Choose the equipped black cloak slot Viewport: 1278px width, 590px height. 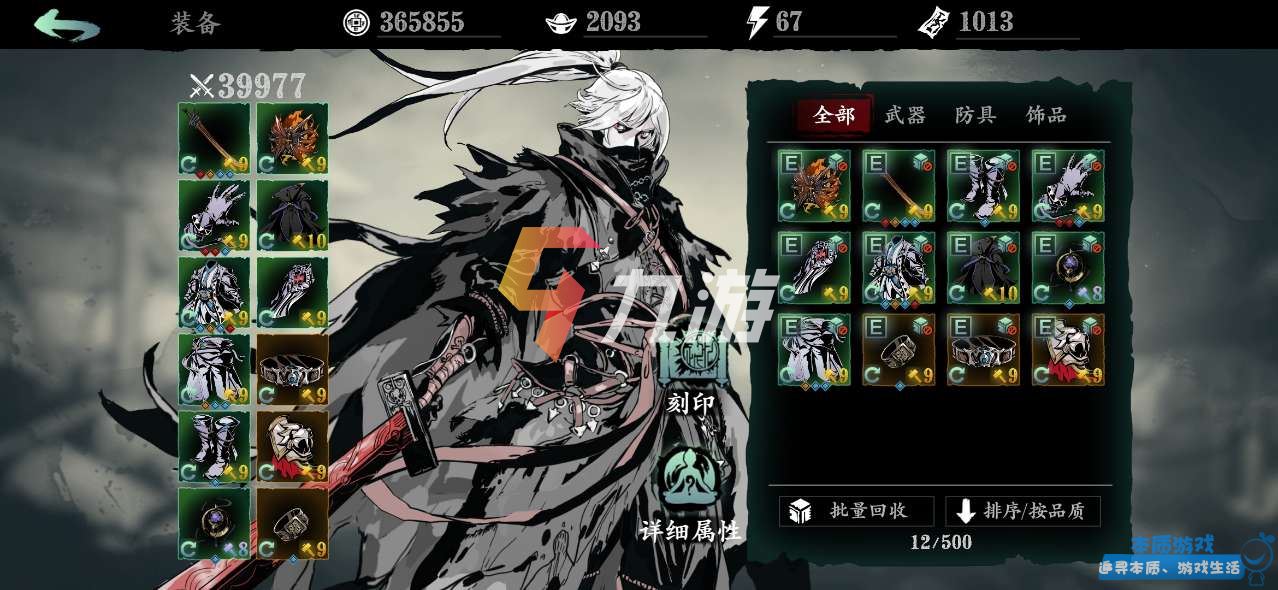point(292,215)
